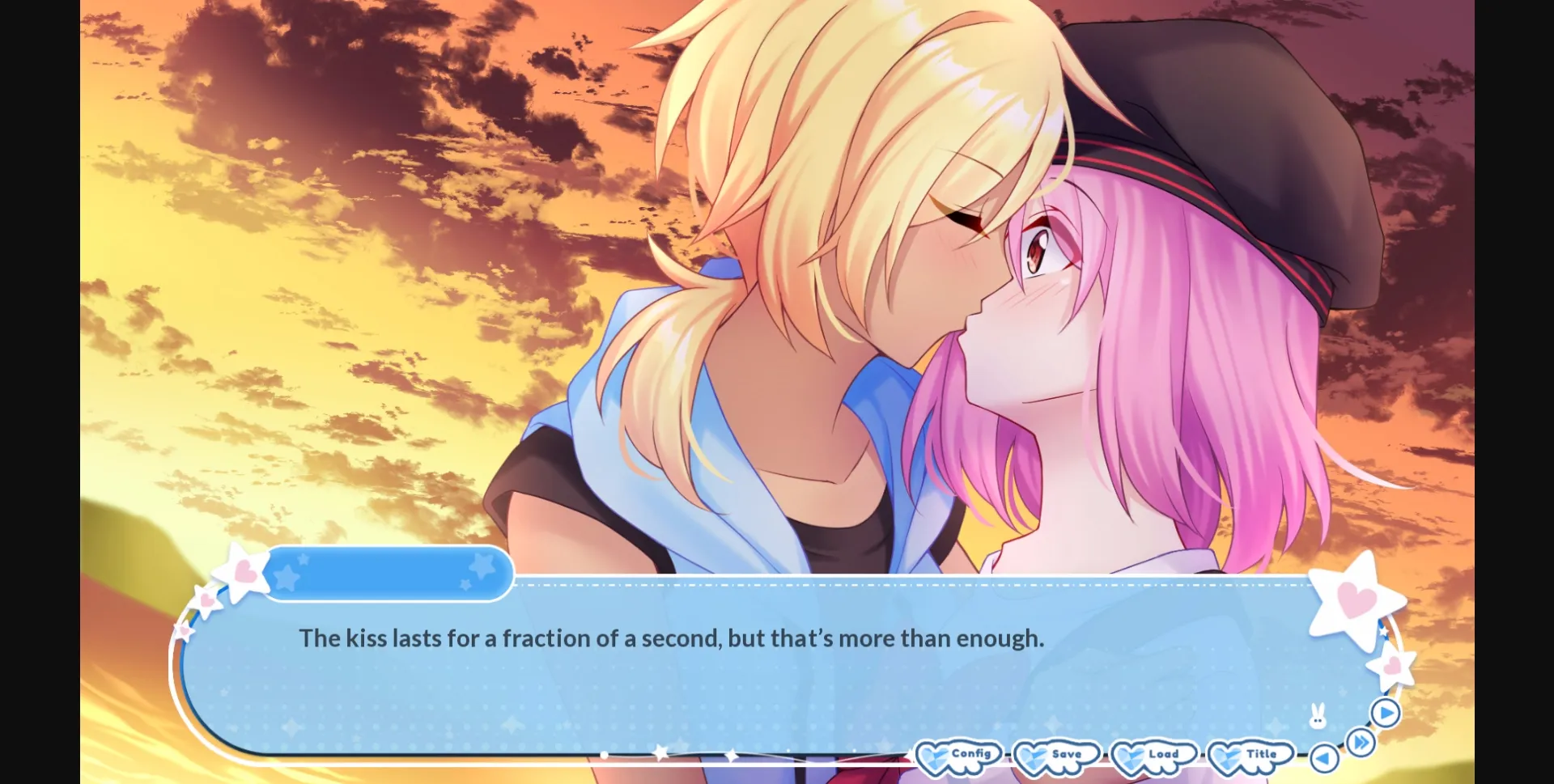Screen dimensions: 1554x784
Task: Load a previous save file
Action: coord(1163,753)
